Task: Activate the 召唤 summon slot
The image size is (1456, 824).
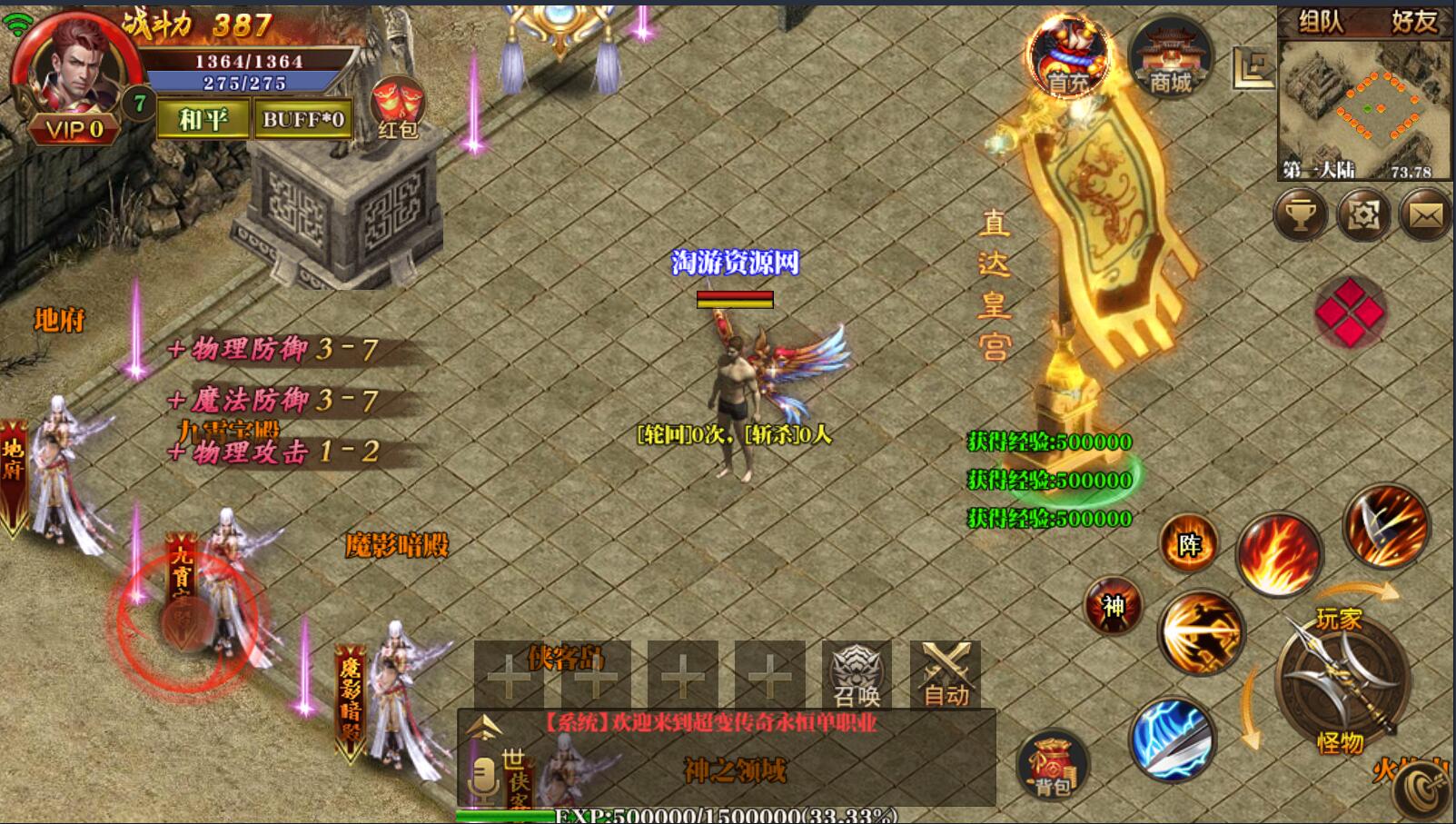Action: point(857,675)
